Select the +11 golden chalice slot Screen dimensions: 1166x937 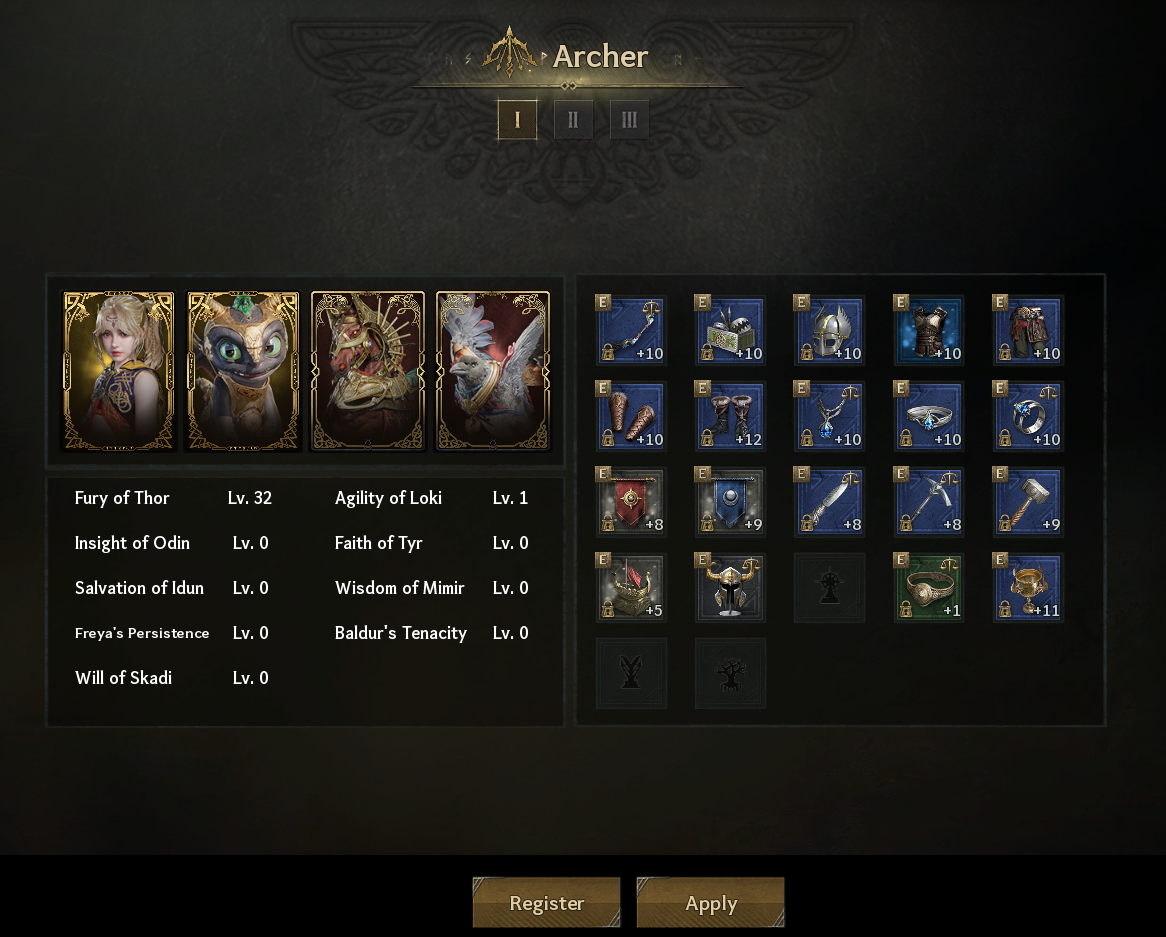(1028, 588)
